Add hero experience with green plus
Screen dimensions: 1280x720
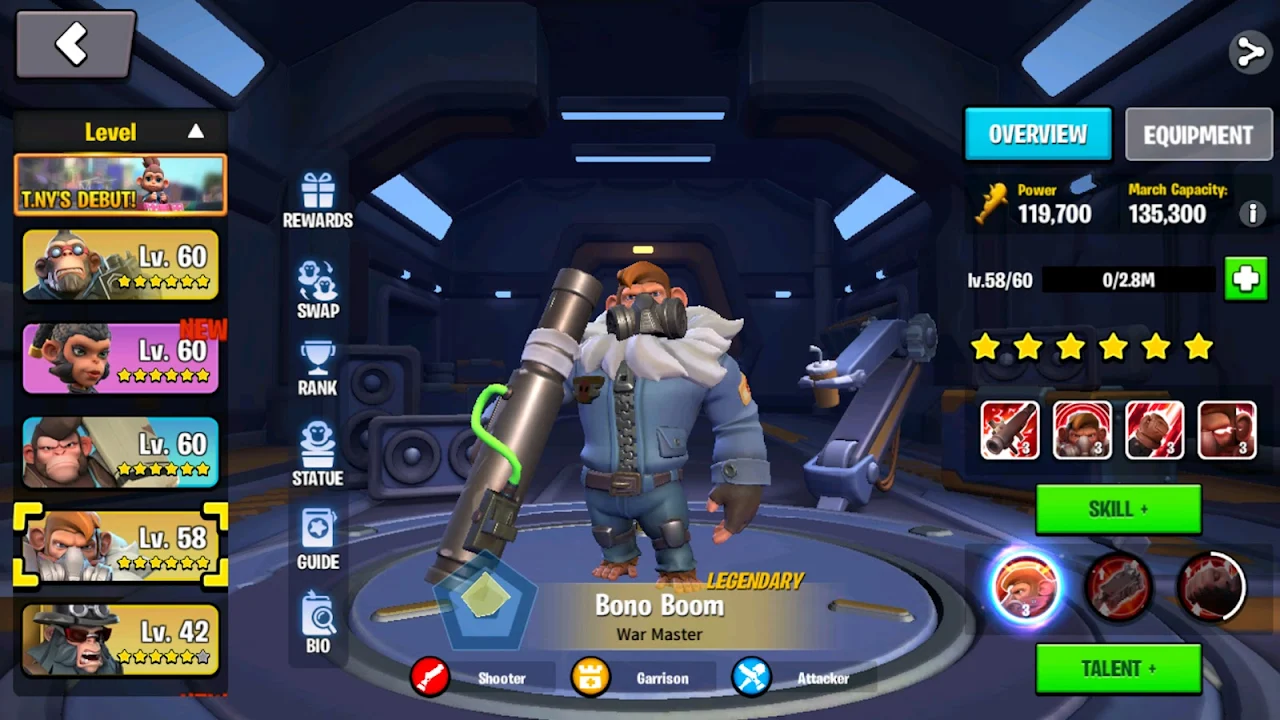(1245, 280)
